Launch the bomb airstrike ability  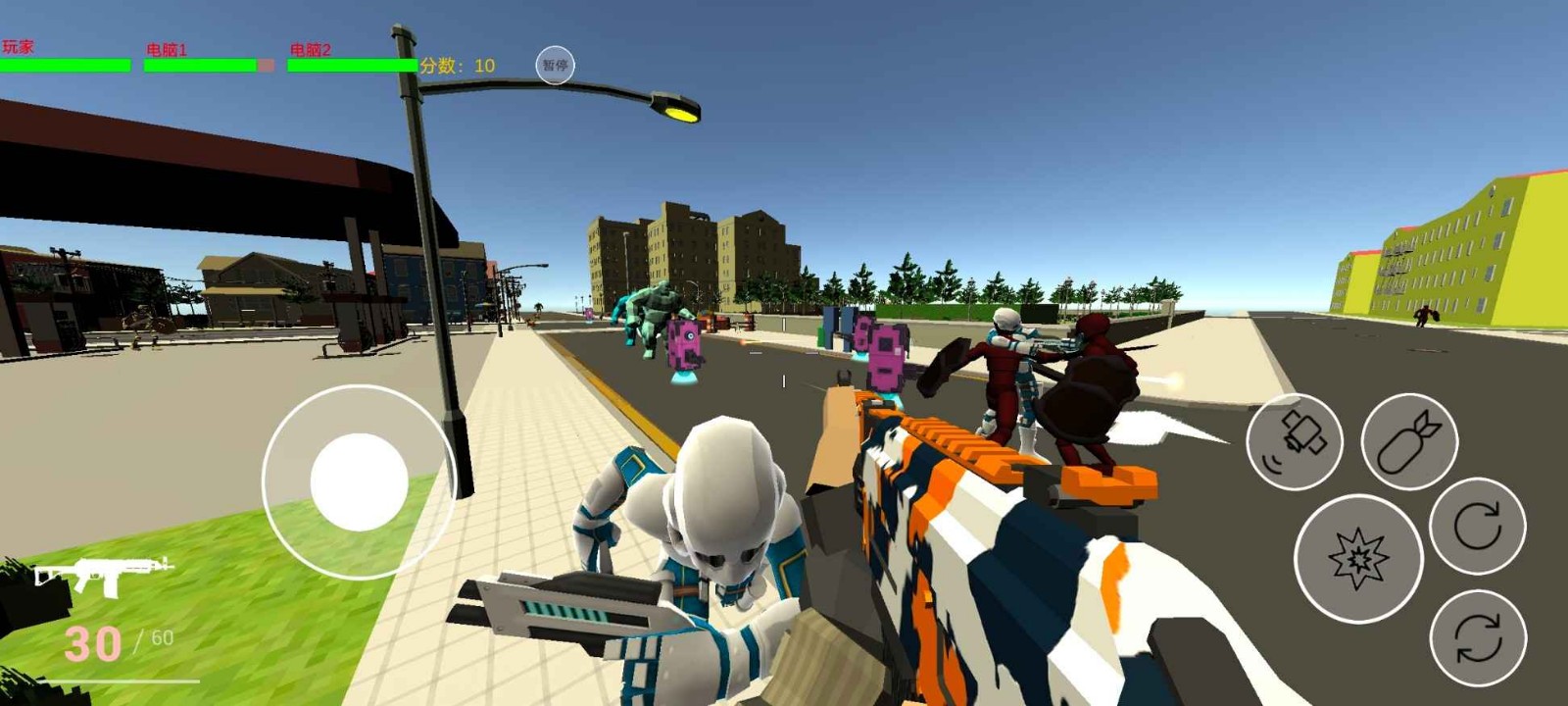pos(1409,441)
